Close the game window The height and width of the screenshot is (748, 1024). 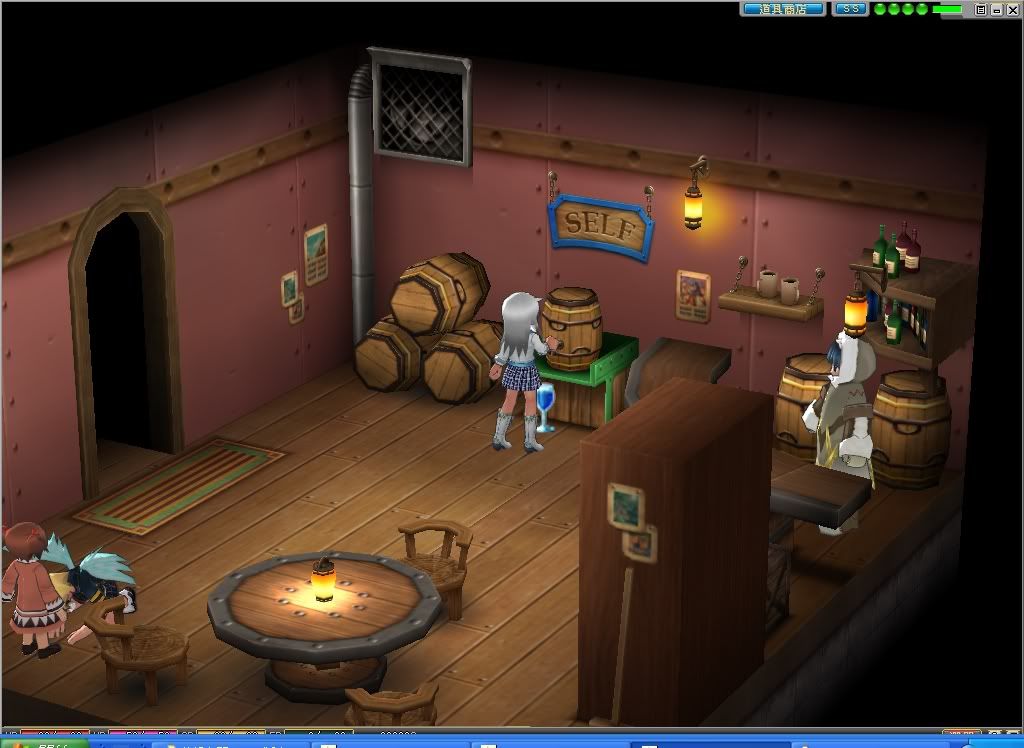[1010, 9]
